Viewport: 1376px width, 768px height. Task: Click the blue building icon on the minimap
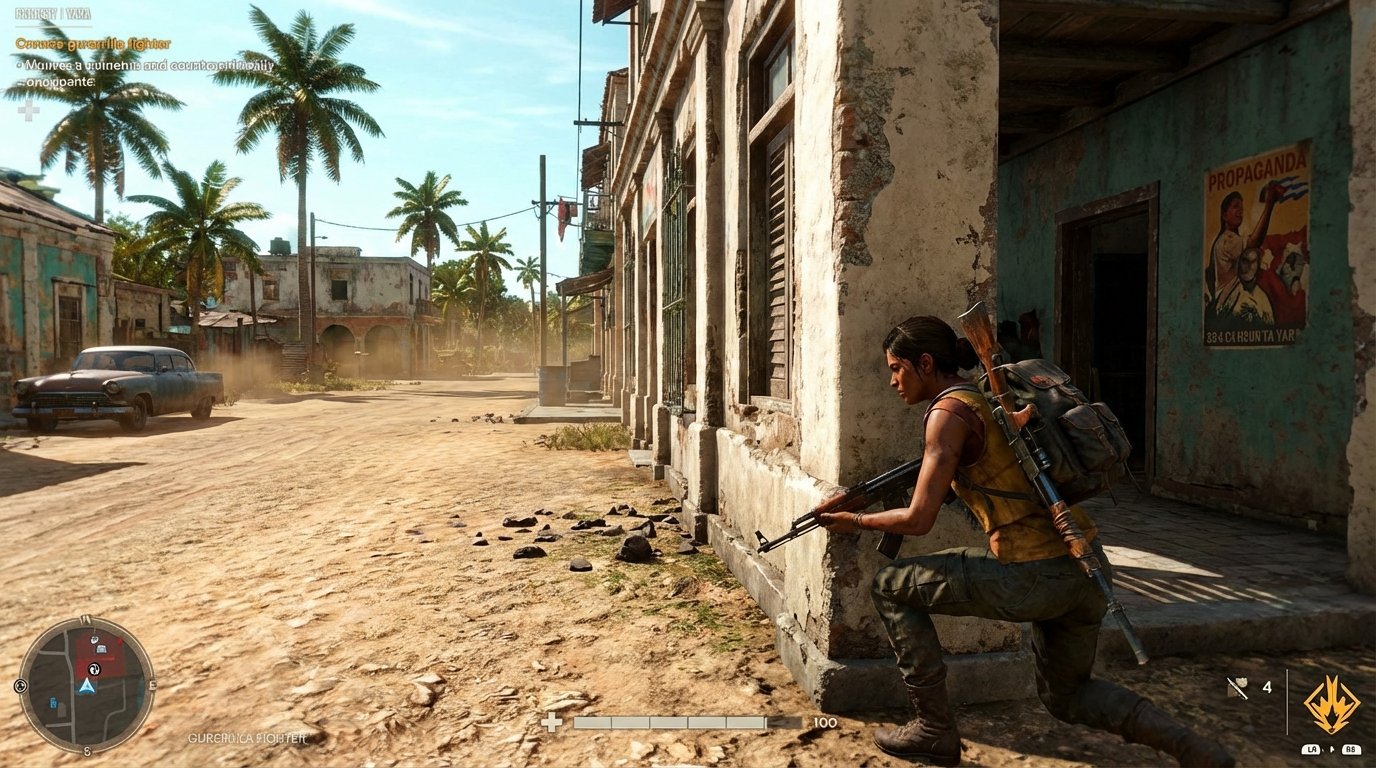click(53, 703)
